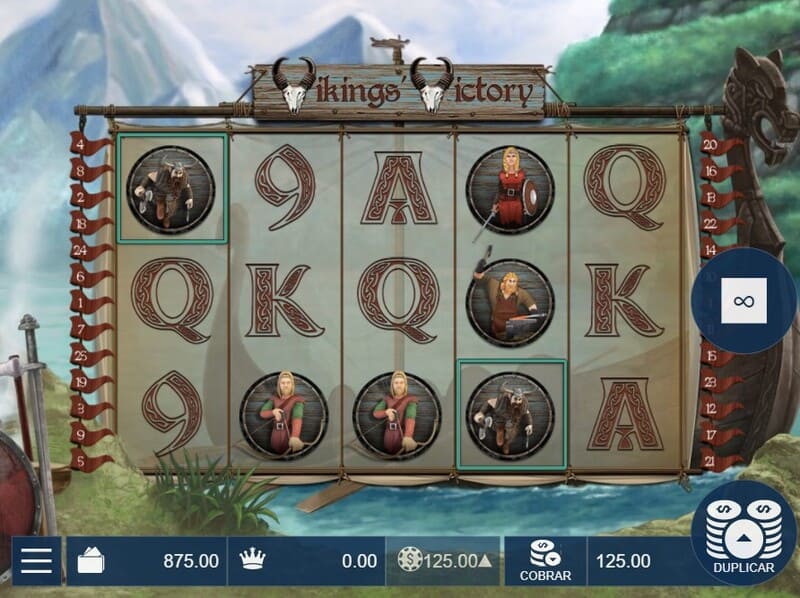
Task: Select the payline 24 flag
Action: pyautogui.click(x=80, y=251)
